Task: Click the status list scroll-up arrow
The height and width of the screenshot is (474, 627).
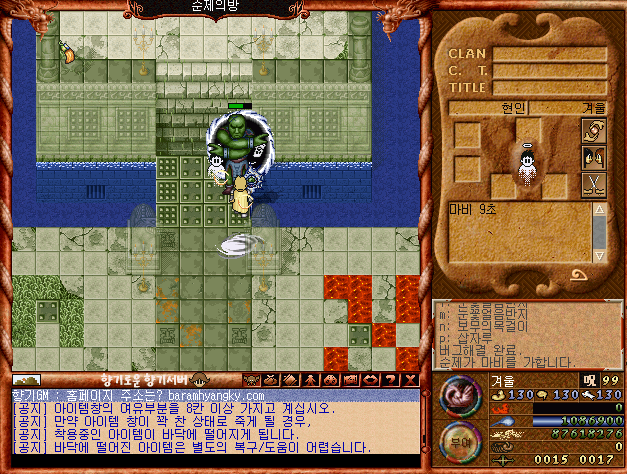Action: pos(599,209)
